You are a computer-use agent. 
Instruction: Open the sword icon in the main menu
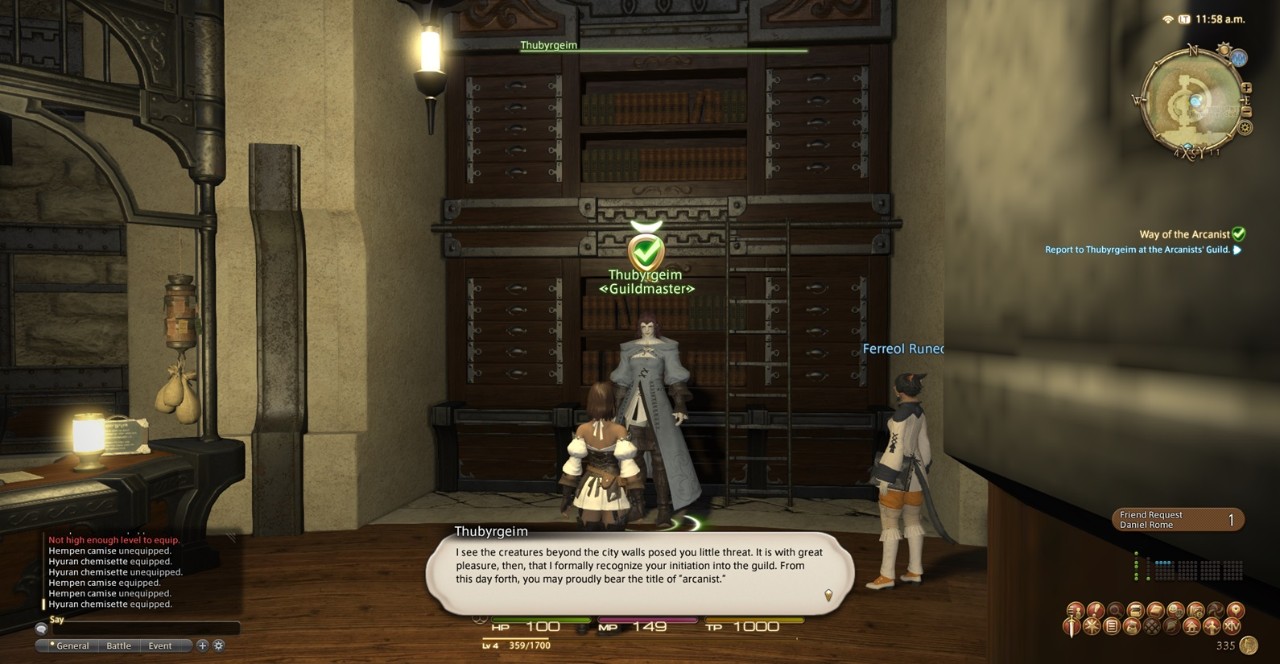coord(1070,626)
